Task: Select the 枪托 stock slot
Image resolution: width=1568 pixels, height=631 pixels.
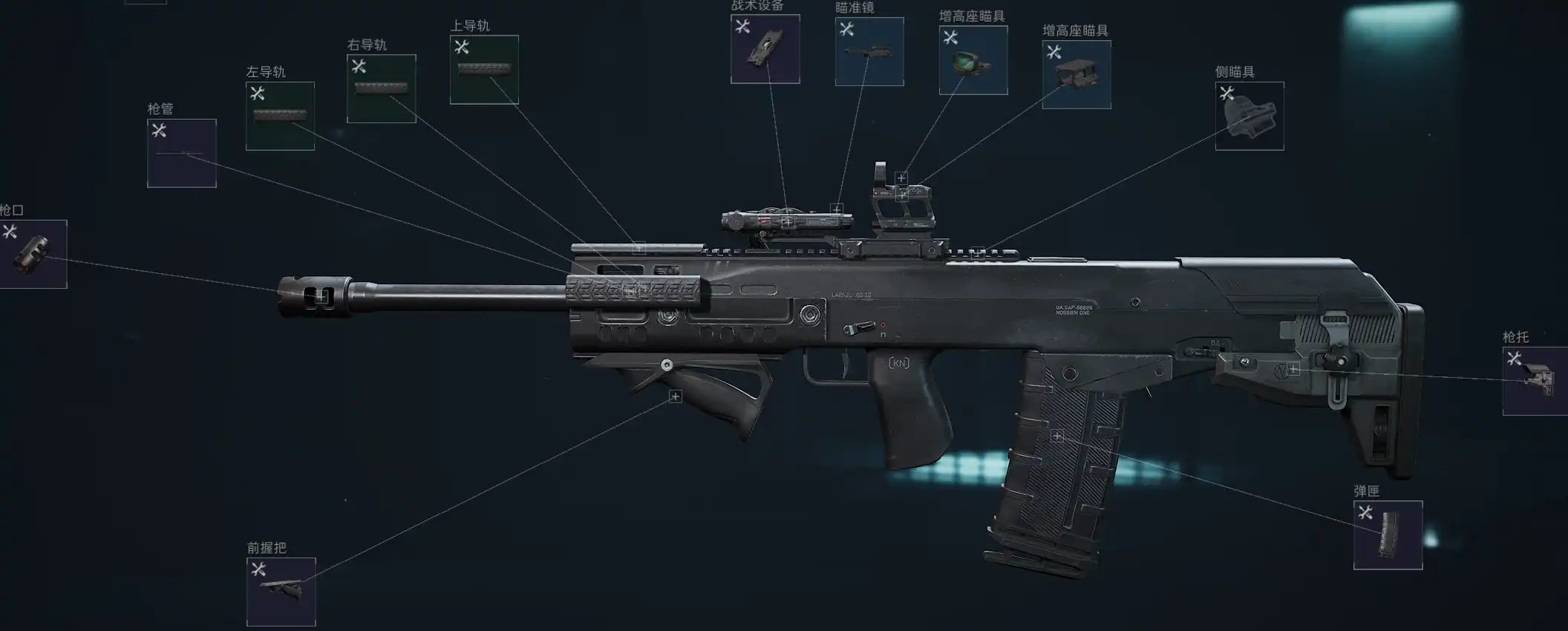Action: click(1535, 381)
